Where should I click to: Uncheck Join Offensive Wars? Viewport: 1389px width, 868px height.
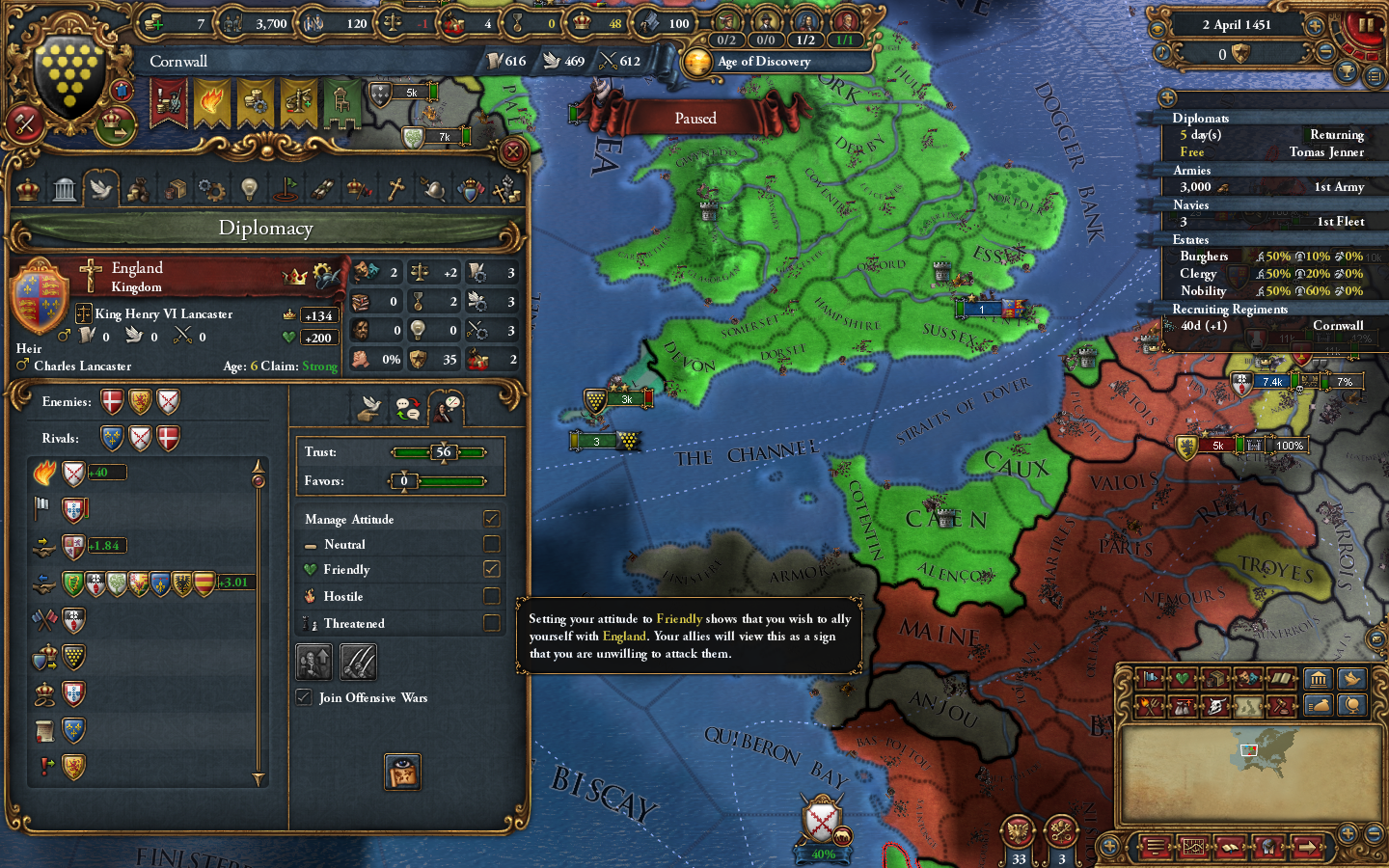[304, 697]
